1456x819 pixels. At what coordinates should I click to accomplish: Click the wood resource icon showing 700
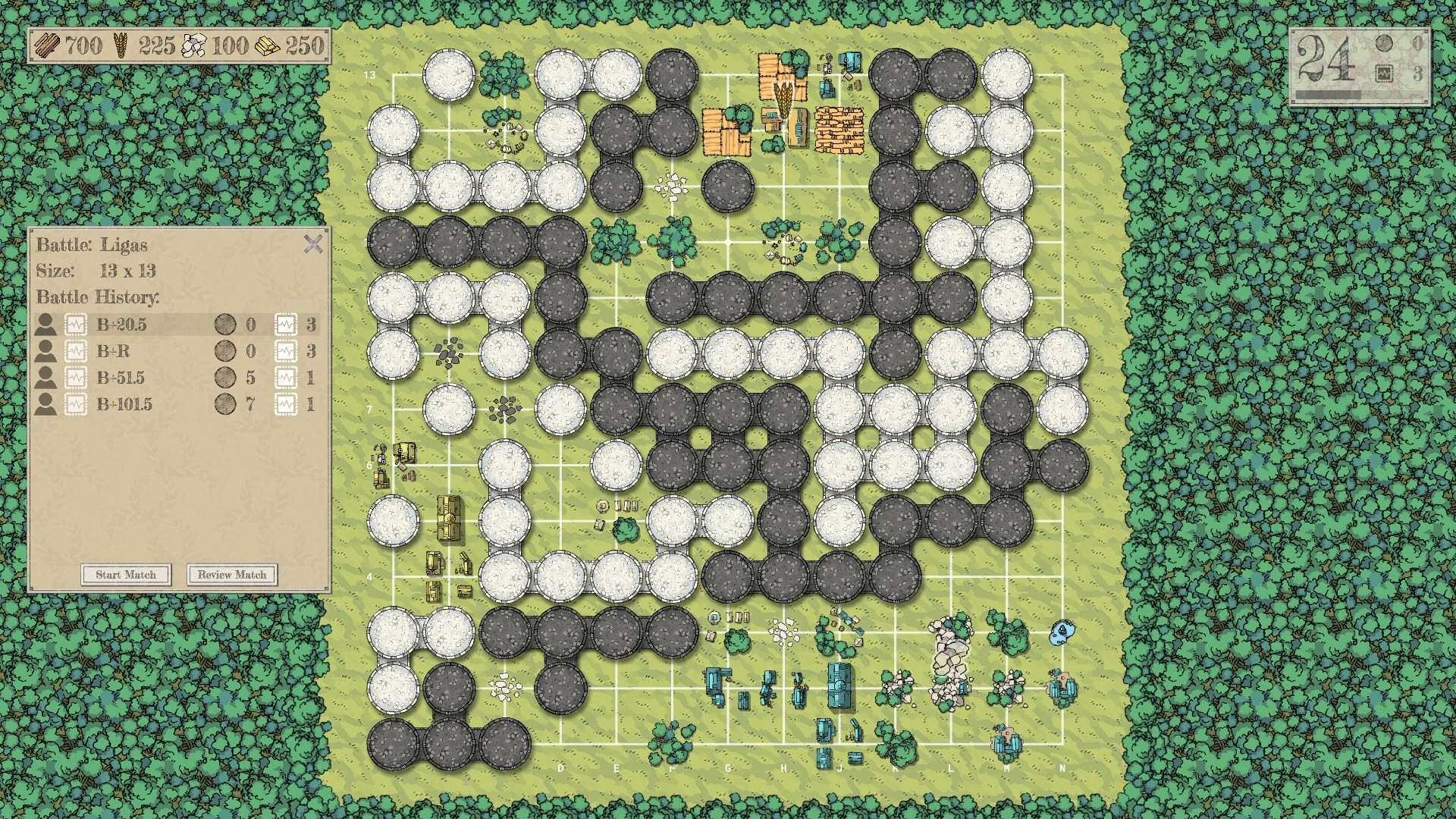[47, 45]
